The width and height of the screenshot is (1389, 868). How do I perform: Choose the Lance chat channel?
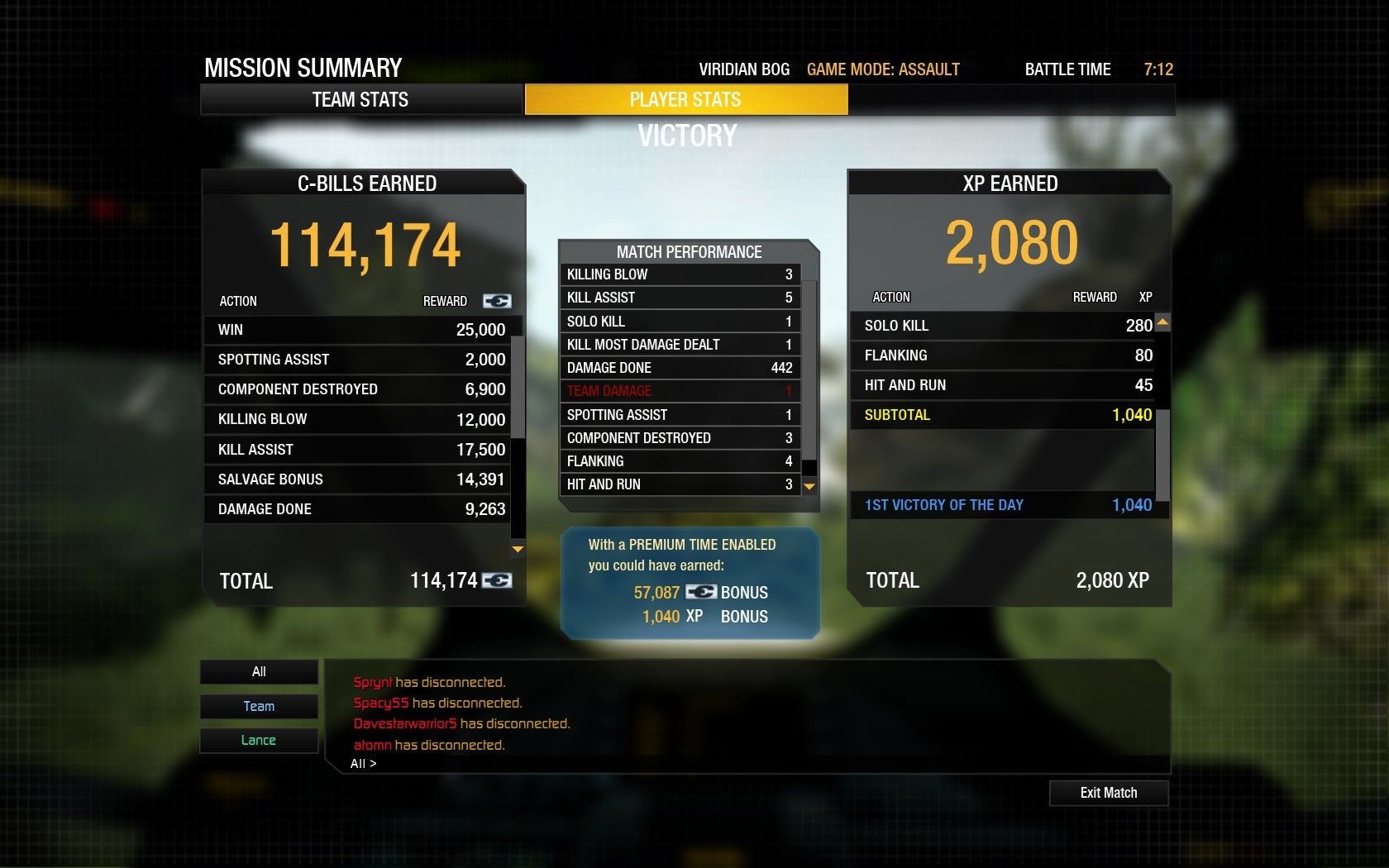(x=259, y=740)
